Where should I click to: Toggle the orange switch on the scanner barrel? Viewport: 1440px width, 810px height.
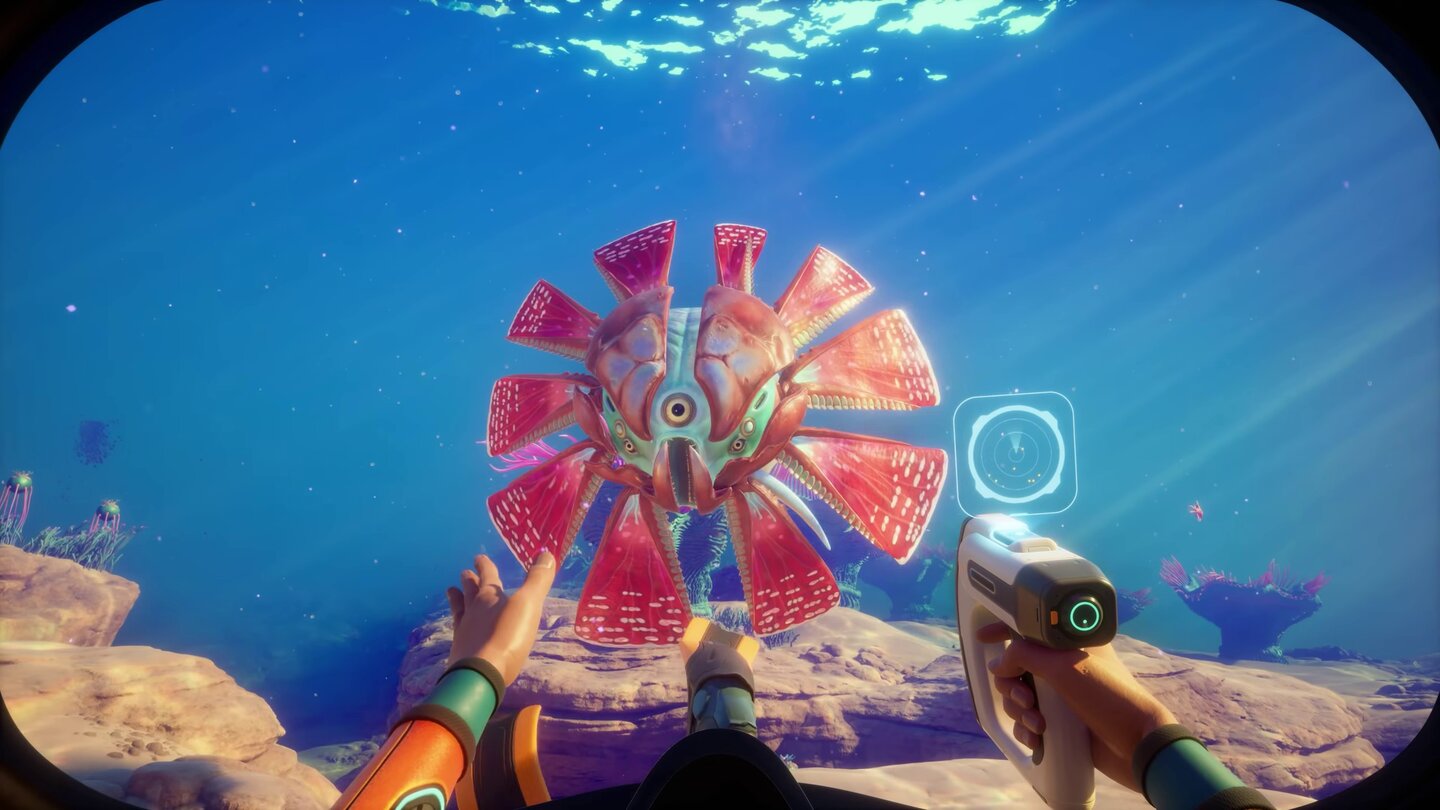click(1054, 618)
